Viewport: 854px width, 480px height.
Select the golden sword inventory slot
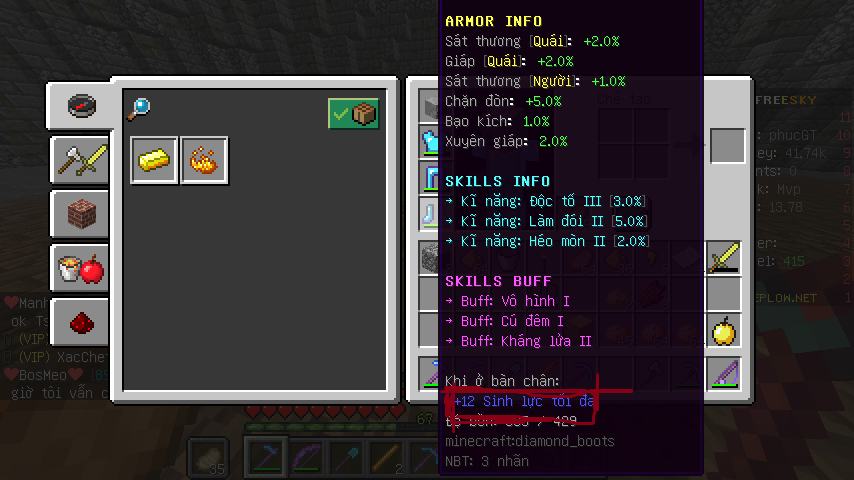coord(723,259)
